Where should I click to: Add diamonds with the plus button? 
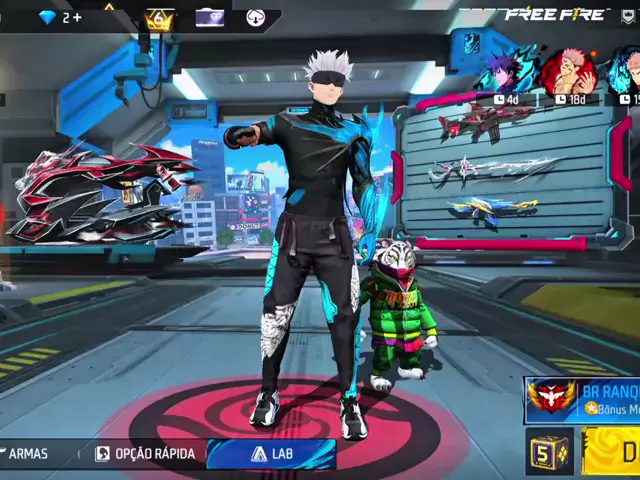click(x=77, y=17)
